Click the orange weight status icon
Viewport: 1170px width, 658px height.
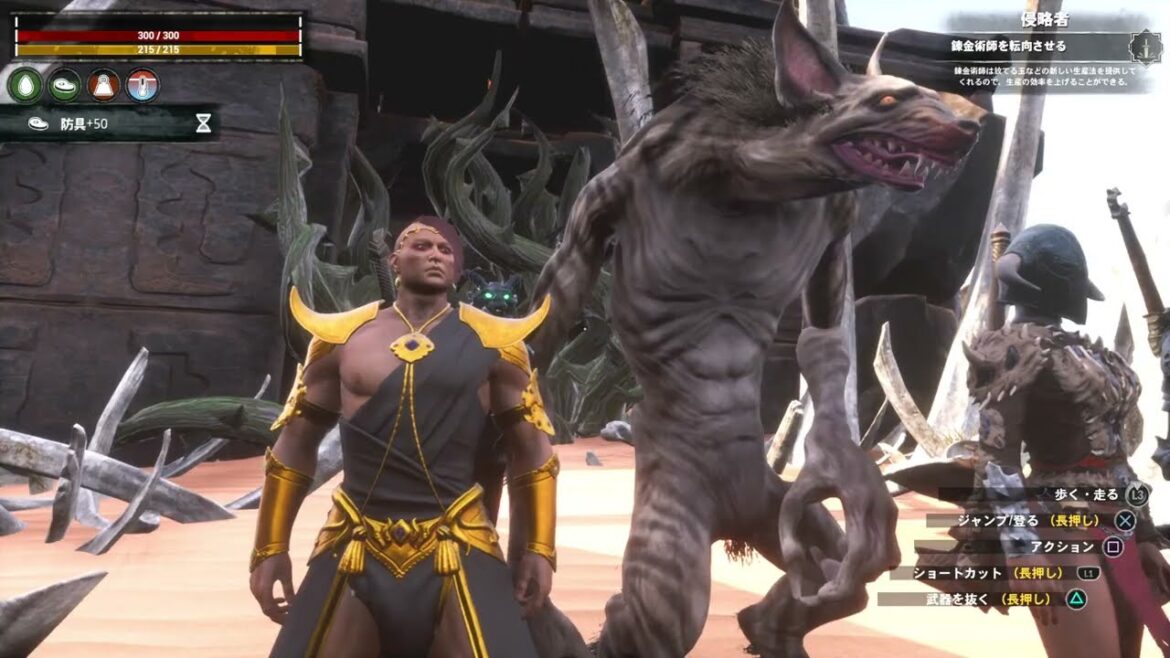pyautogui.click(x=104, y=86)
